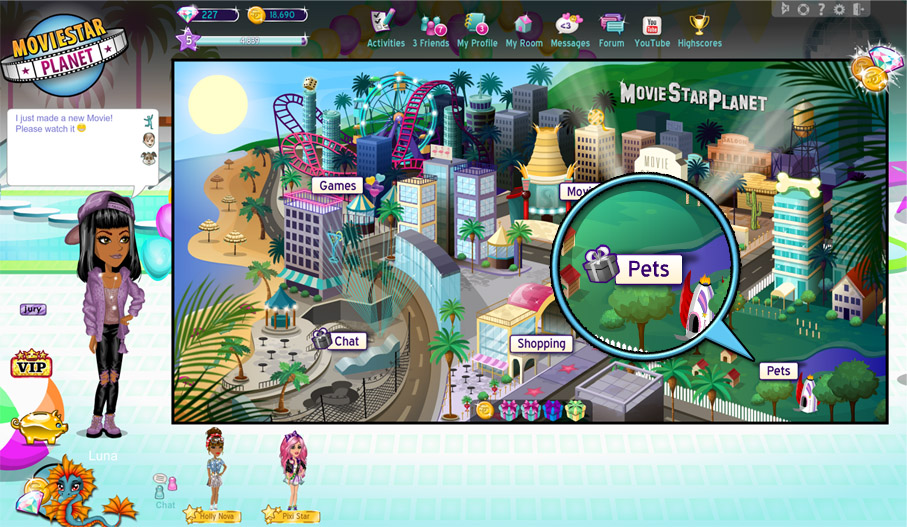
Task: Open the golden piggy bank
Action: coord(40,425)
